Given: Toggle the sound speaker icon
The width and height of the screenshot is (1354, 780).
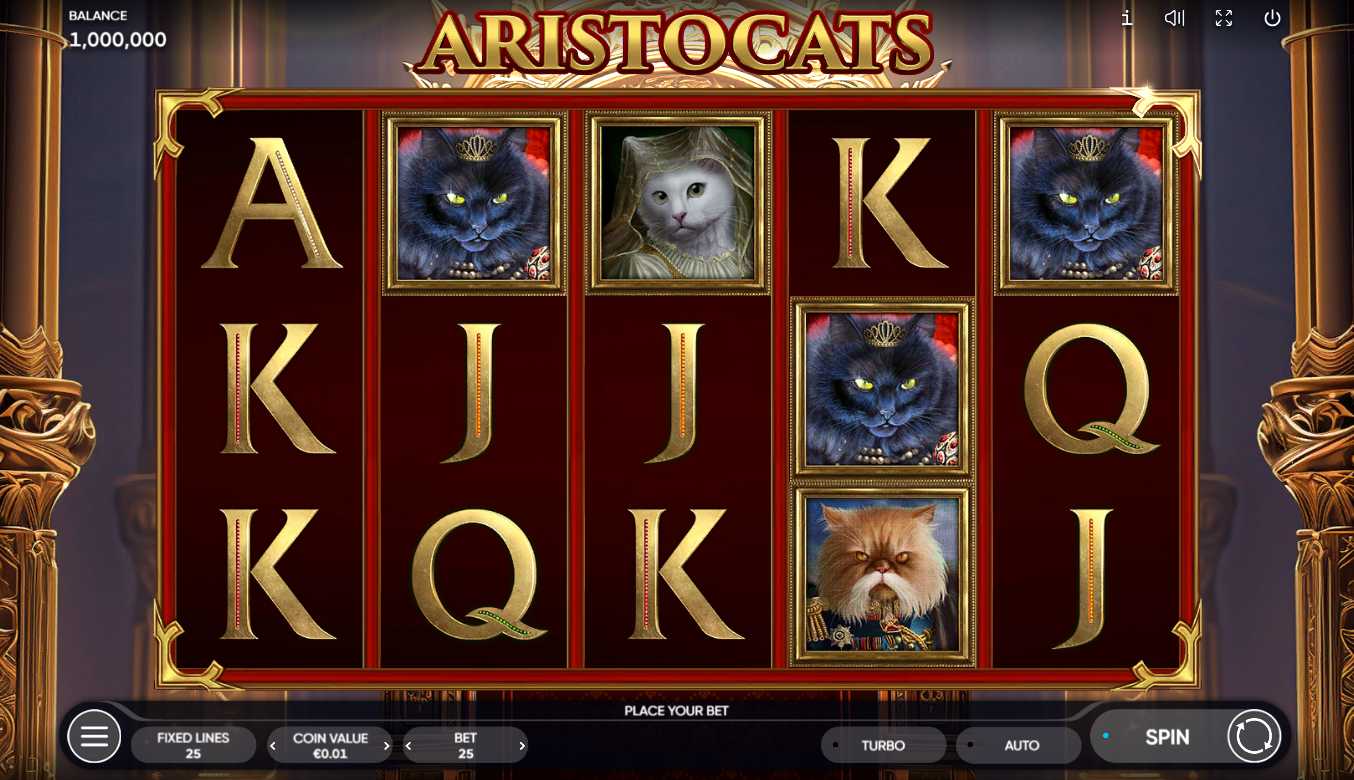Looking at the screenshot, I should [1175, 18].
